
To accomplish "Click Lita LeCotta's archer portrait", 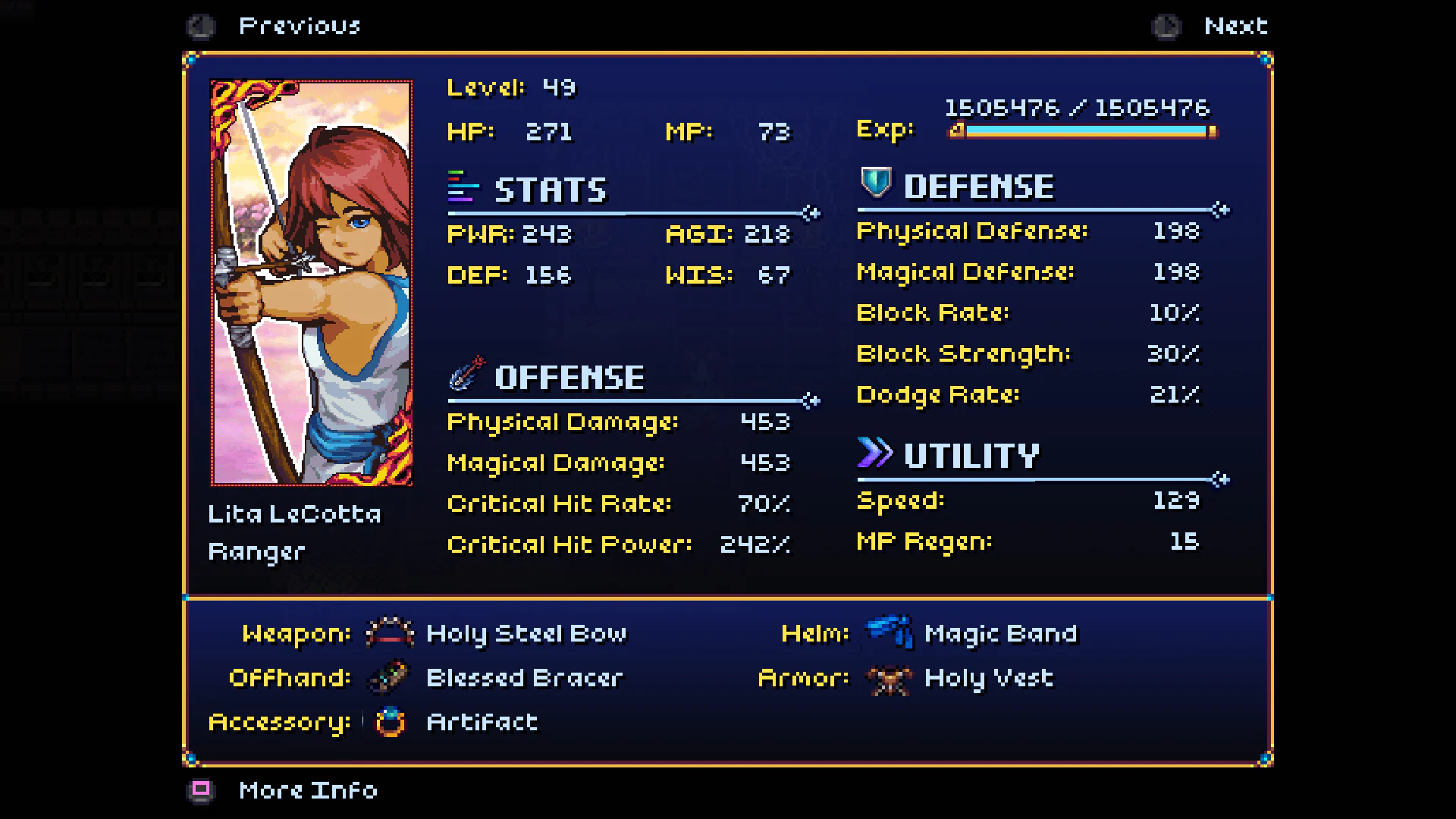I will tap(311, 281).
